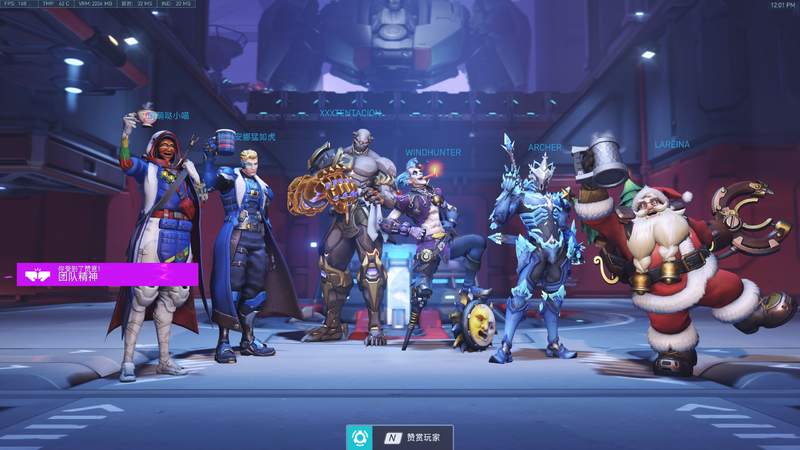Choose the ARCHER player name tag
Image resolution: width=800 pixels, height=450 pixels.
point(545,148)
